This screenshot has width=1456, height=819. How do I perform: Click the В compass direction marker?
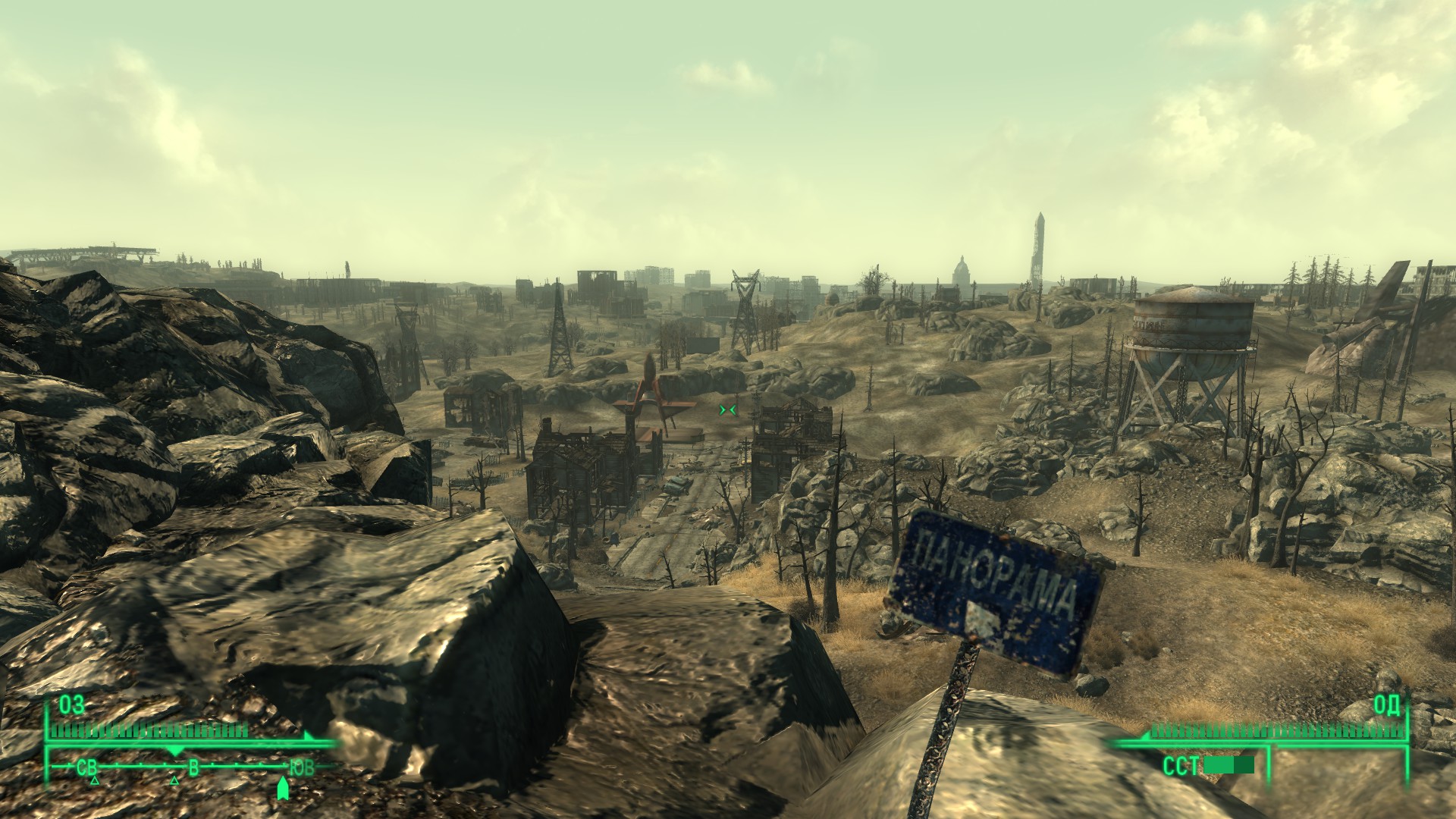(x=193, y=767)
